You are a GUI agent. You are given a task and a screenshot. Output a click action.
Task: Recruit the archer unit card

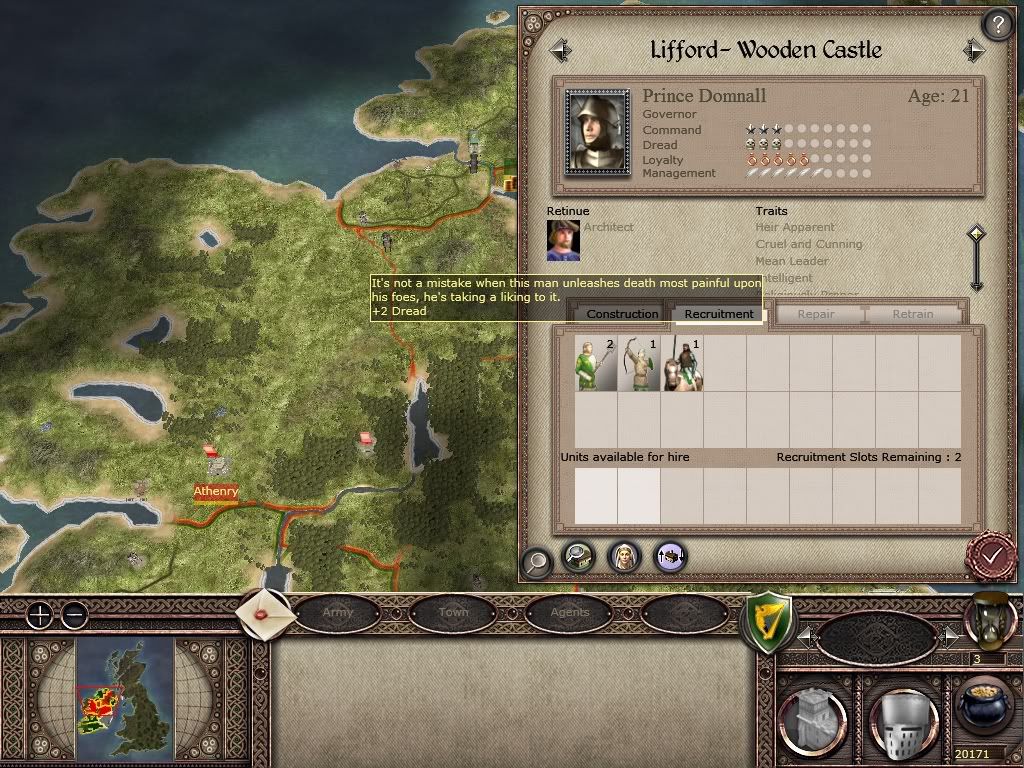[x=638, y=364]
